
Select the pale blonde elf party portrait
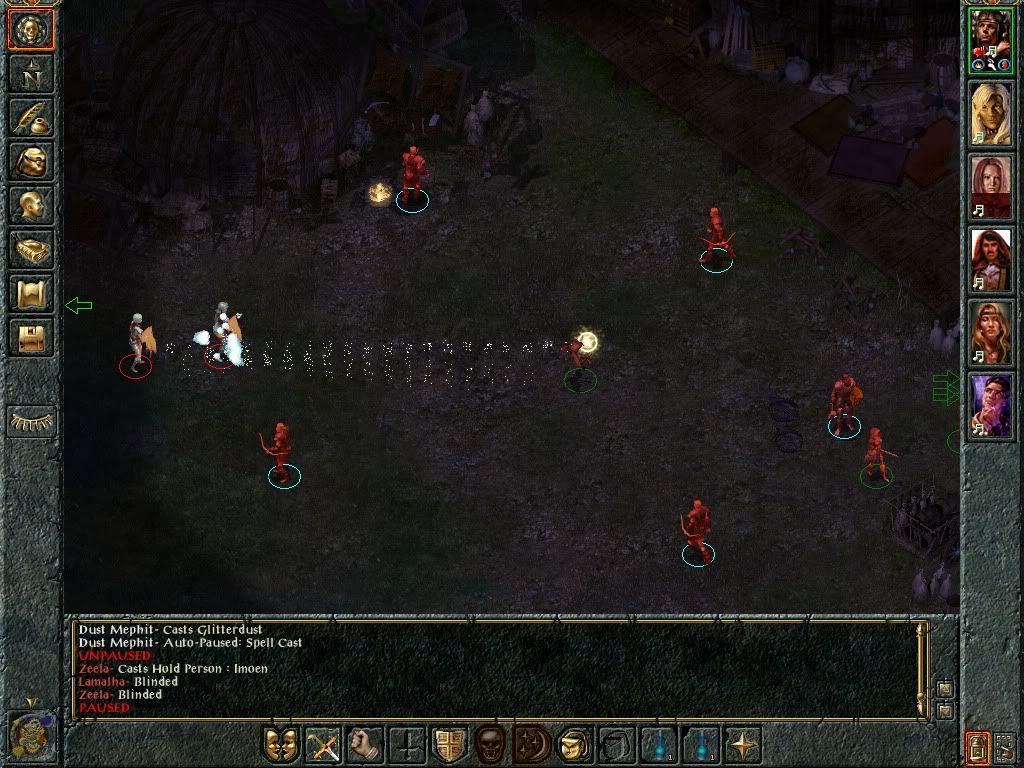coord(990,113)
